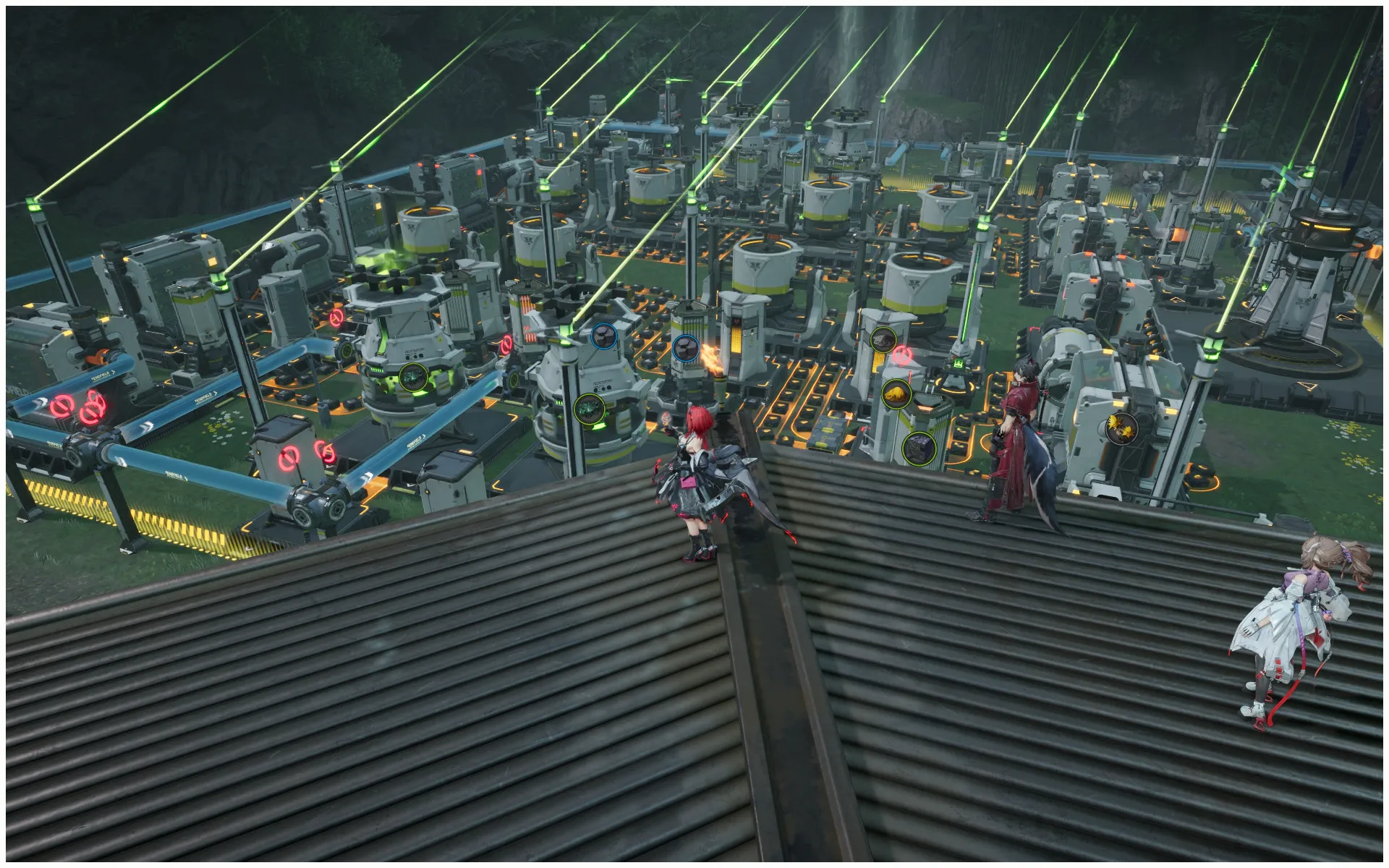
Task: Select the green-ringed crystal shard icon
Action: click(x=589, y=409)
